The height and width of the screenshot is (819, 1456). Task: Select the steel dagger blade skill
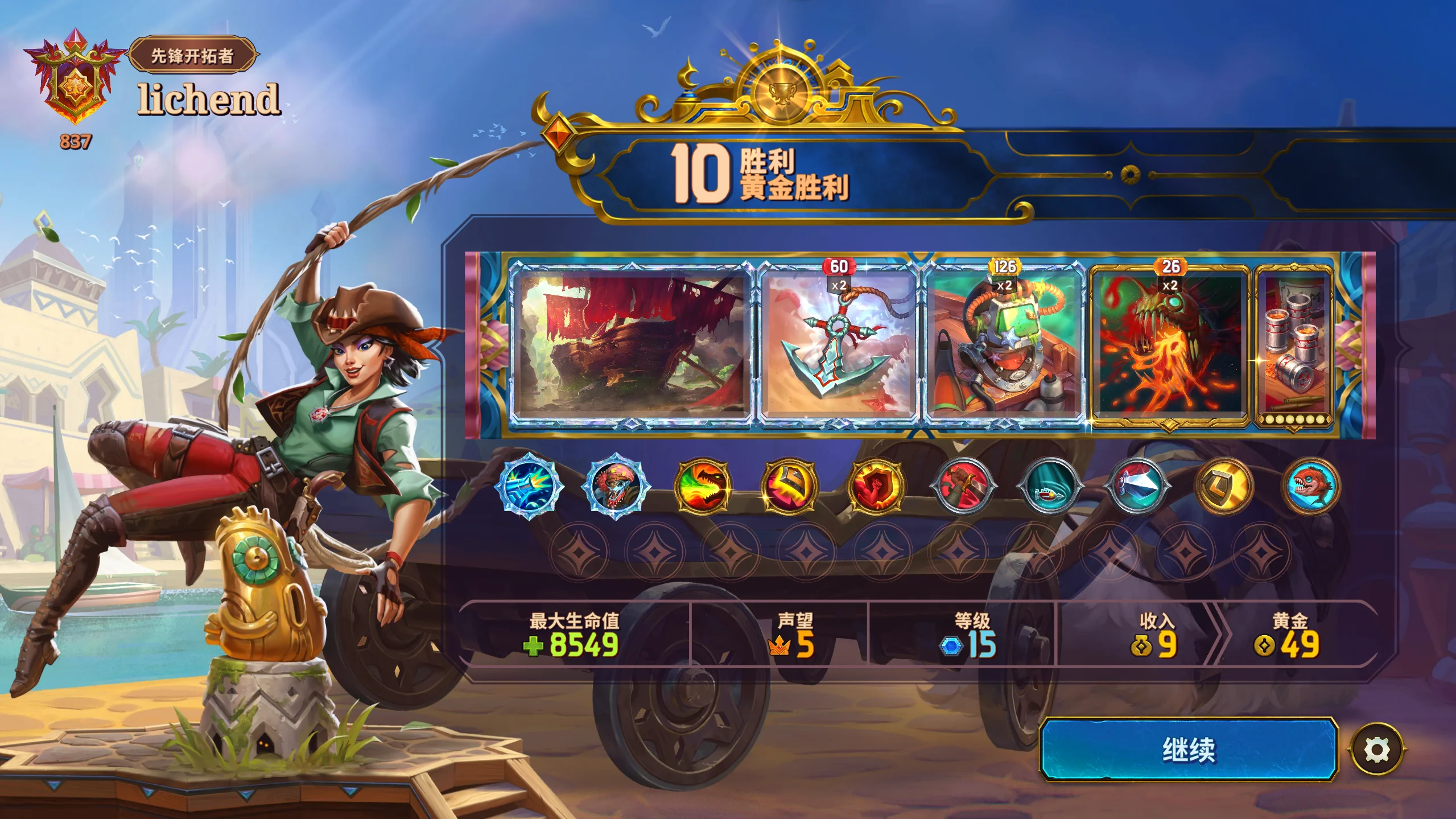point(1137,487)
